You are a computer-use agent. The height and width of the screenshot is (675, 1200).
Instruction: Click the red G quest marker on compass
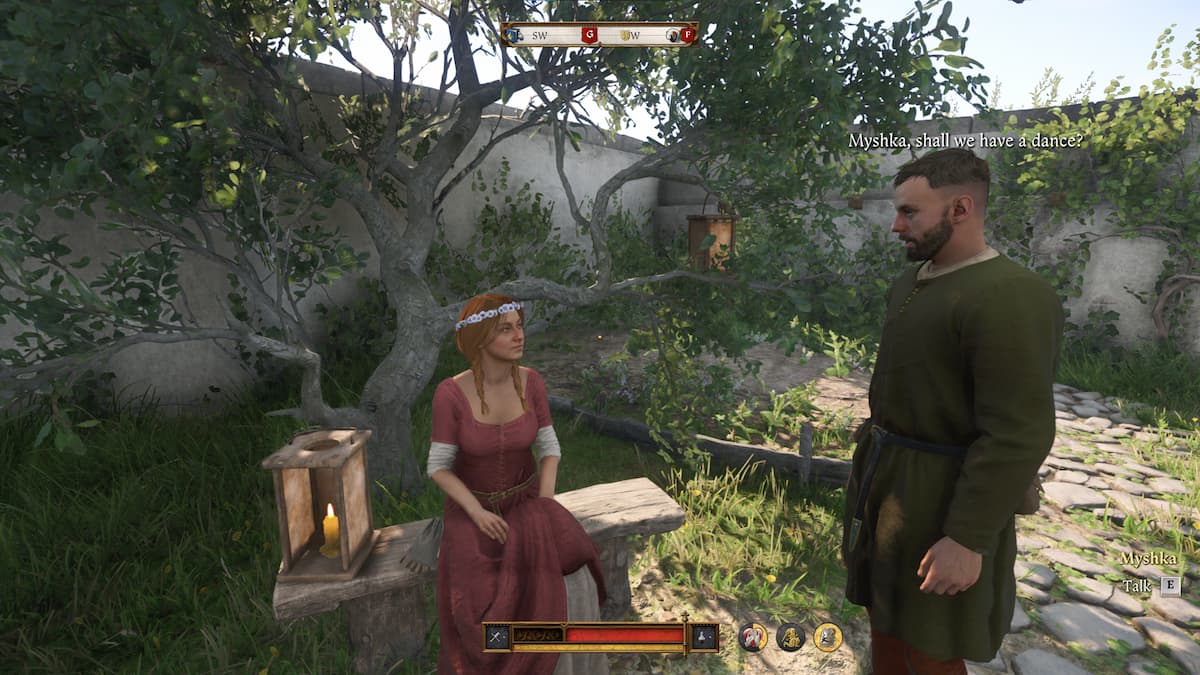pos(589,35)
